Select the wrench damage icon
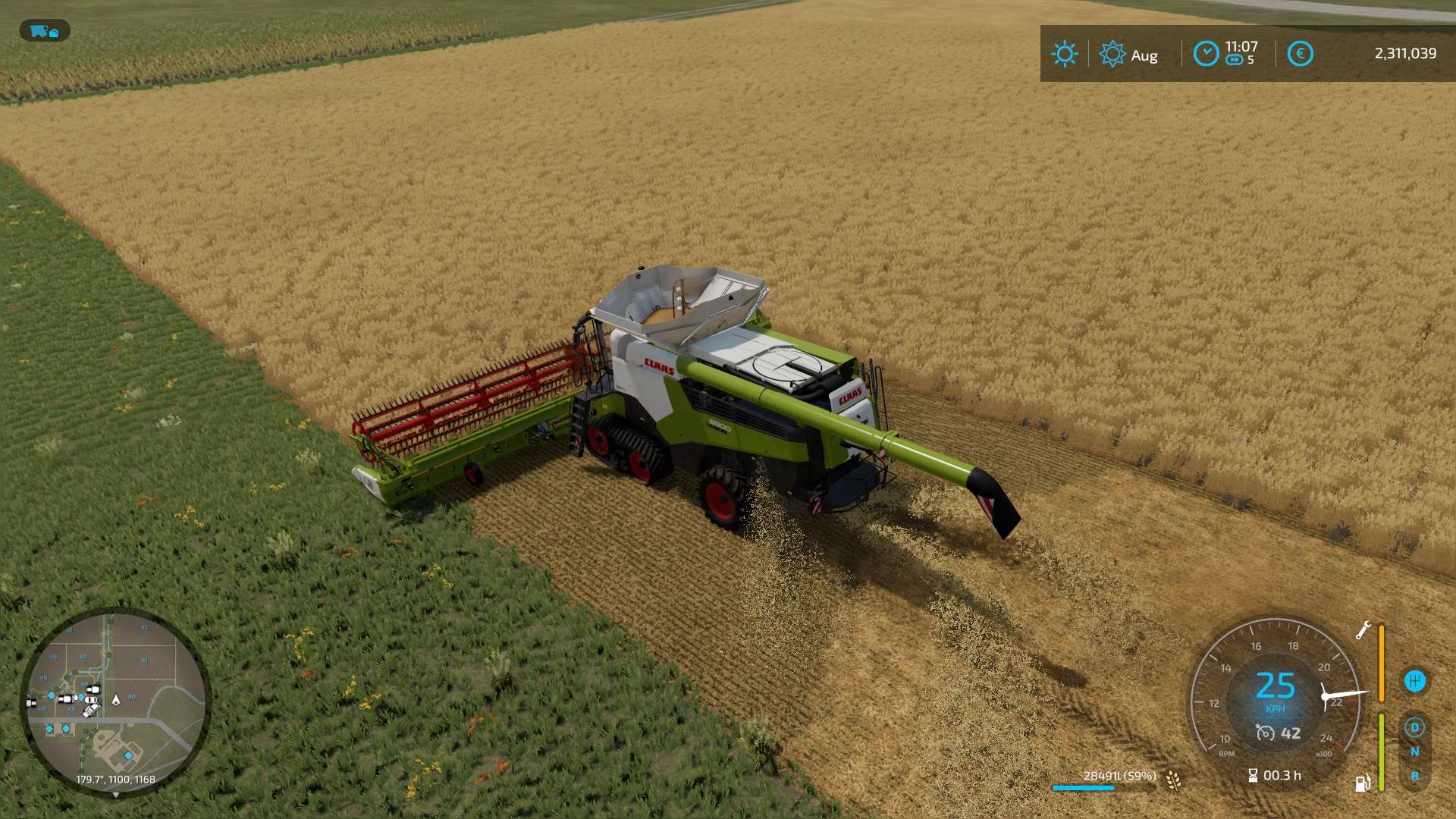 1363,631
